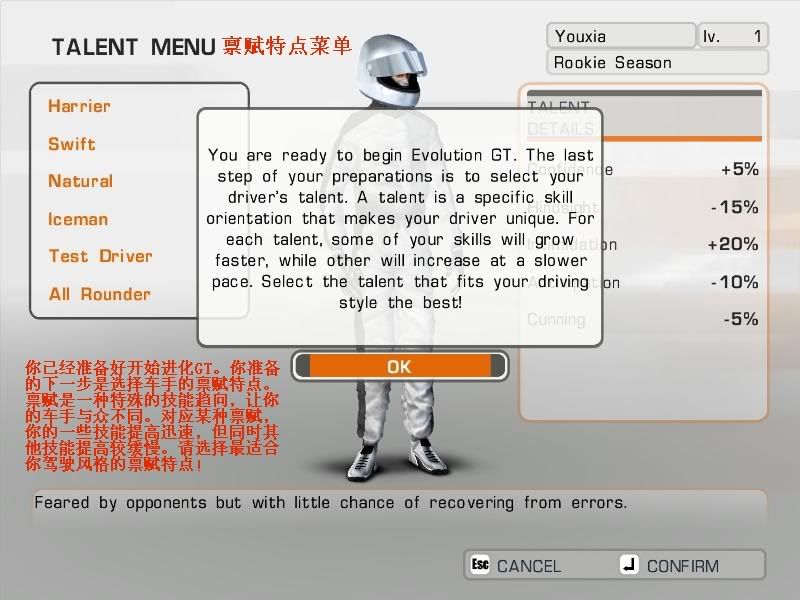Pick the All Rounder talent
The width and height of the screenshot is (800, 600).
99,294
